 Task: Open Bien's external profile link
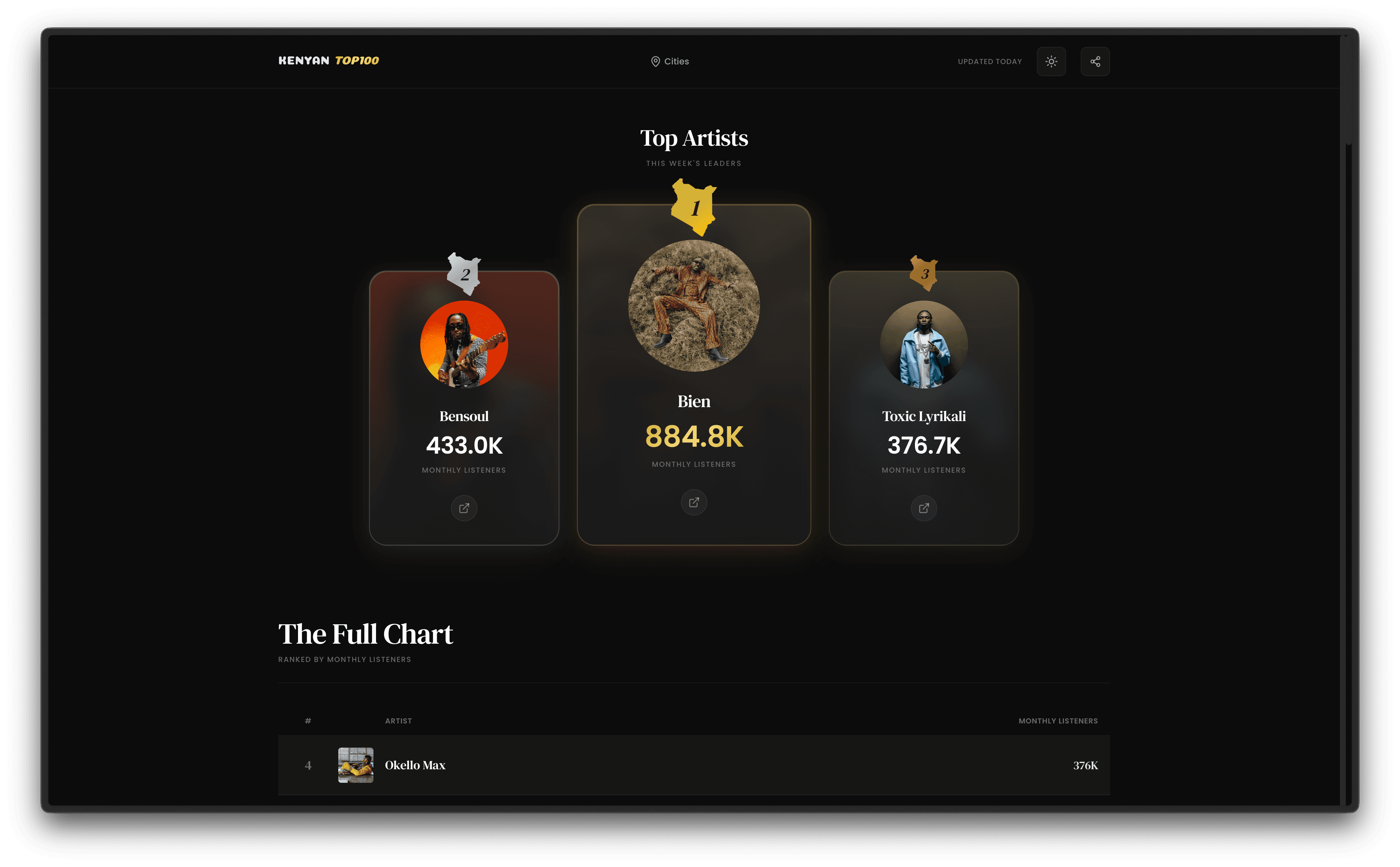click(x=694, y=502)
